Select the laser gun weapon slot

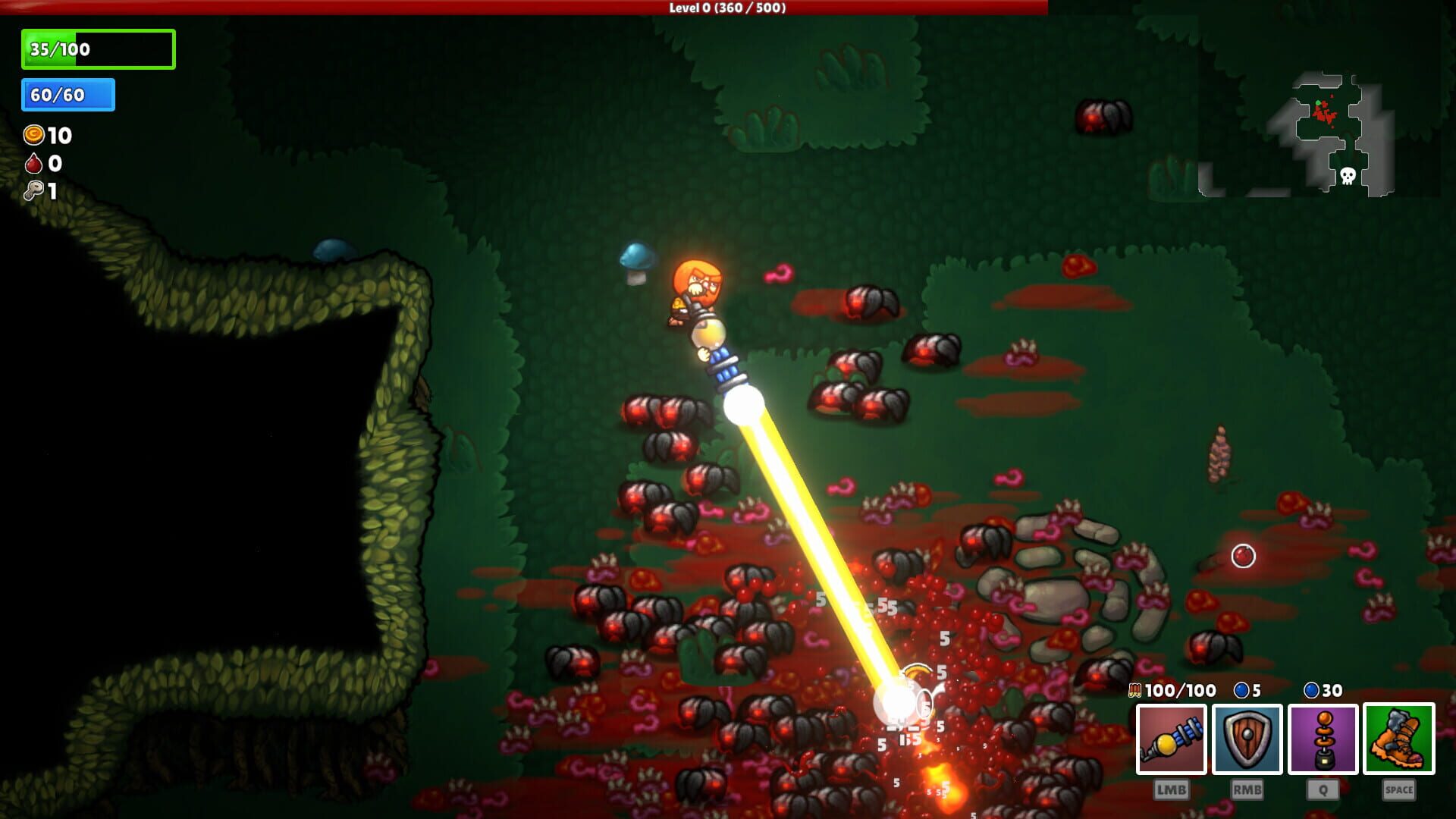[1172, 739]
